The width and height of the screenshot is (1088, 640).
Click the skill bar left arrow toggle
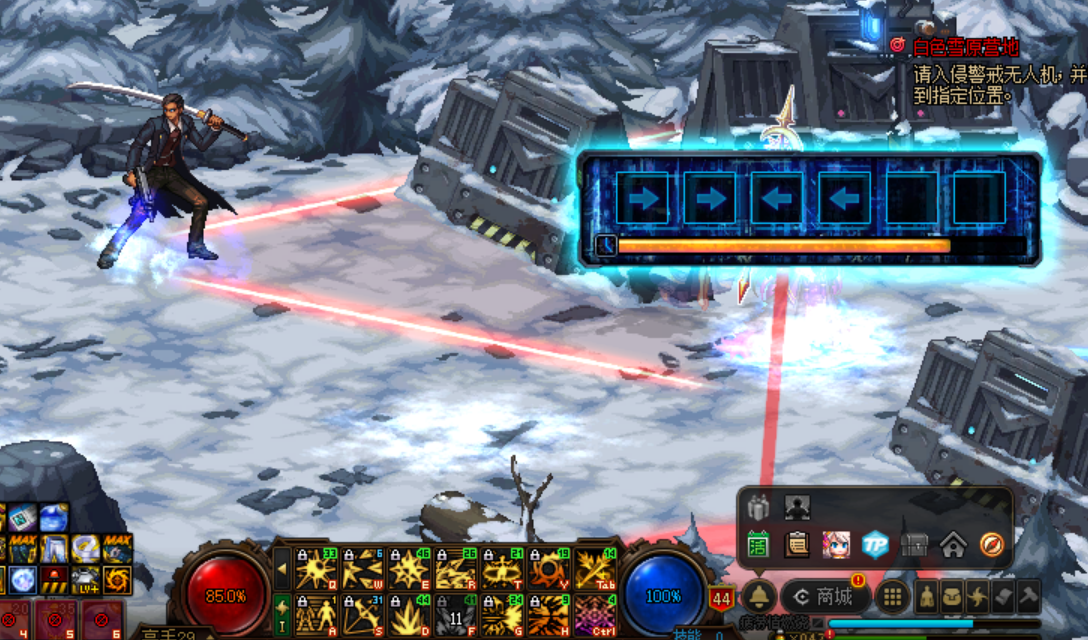[283, 568]
